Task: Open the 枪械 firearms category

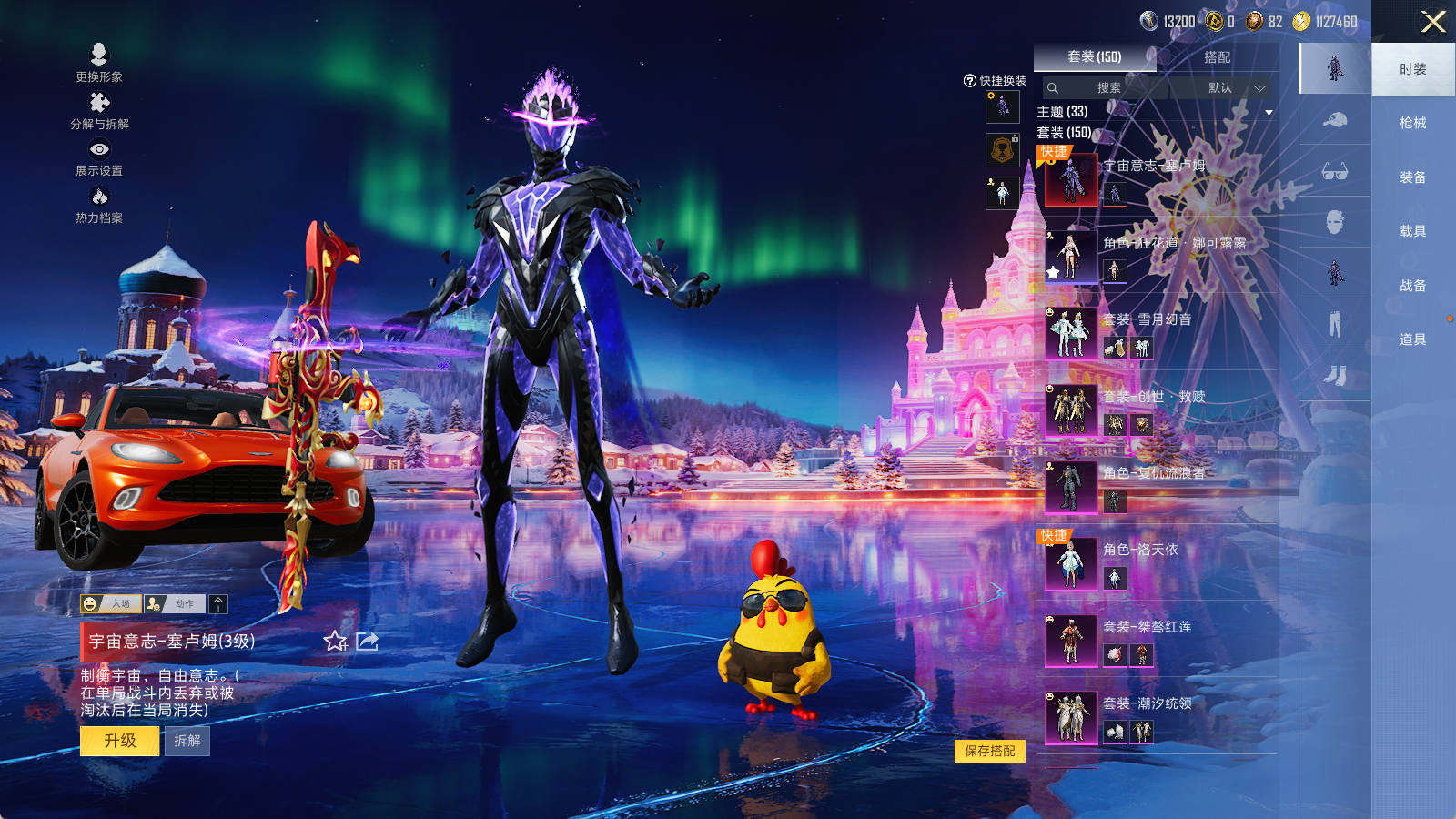Action: point(1412,123)
